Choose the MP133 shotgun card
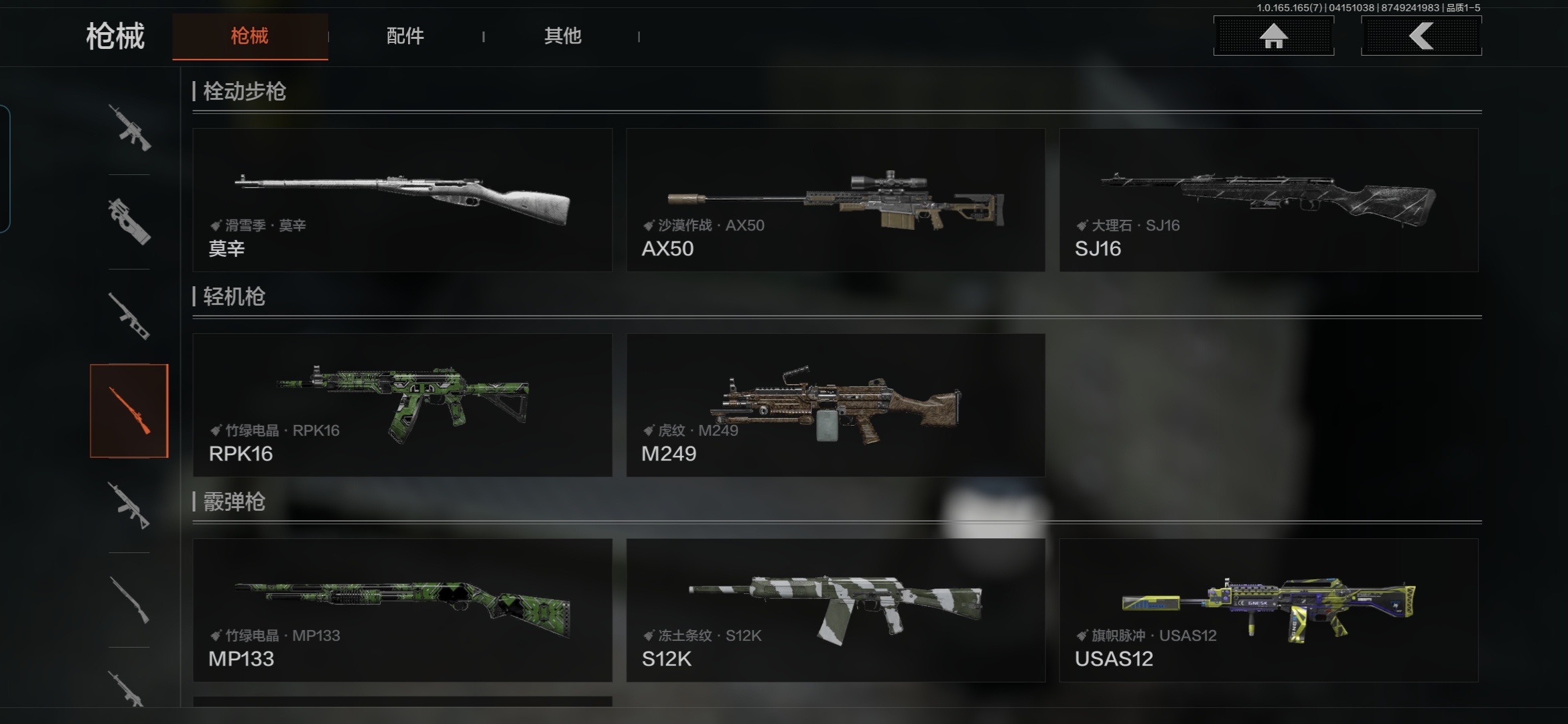1568x724 pixels. point(402,610)
